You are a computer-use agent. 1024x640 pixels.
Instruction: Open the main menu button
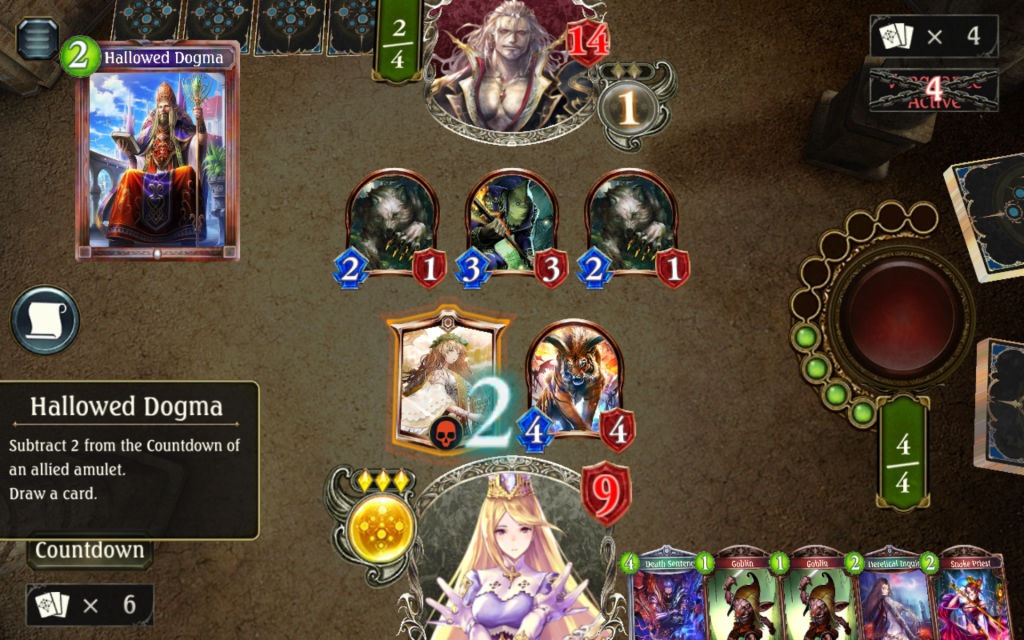(x=37, y=39)
